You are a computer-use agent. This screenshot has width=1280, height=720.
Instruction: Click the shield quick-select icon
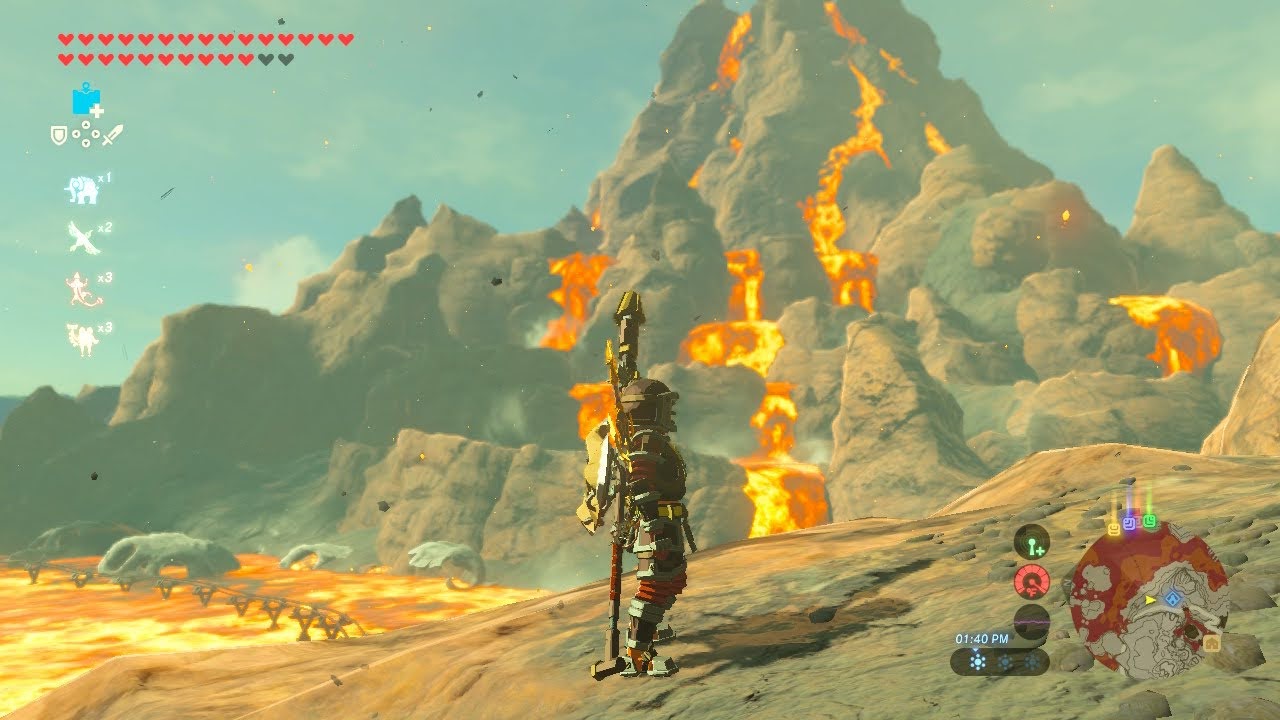[x=59, y=133]
